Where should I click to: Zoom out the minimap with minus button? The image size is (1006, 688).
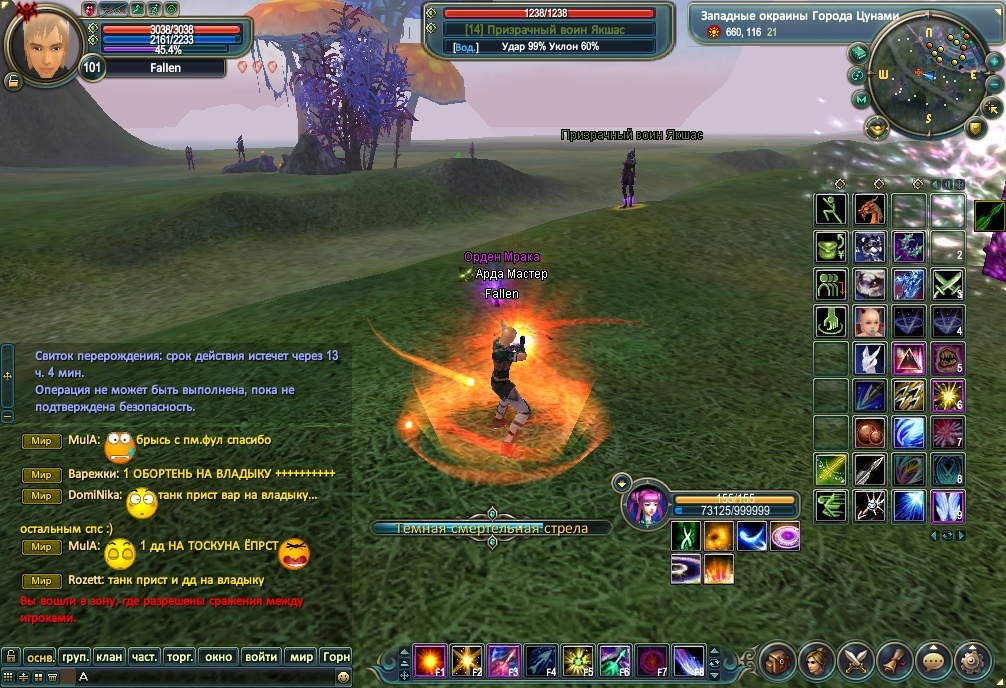(994, 85)
